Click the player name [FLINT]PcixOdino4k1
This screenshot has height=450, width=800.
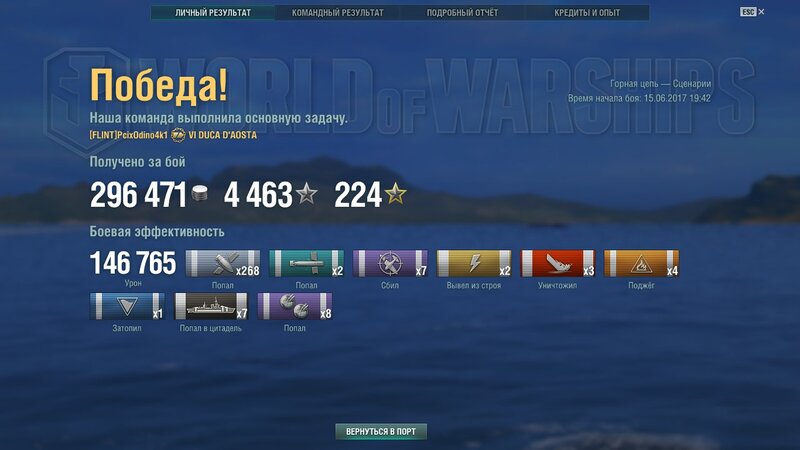(128, 135)
